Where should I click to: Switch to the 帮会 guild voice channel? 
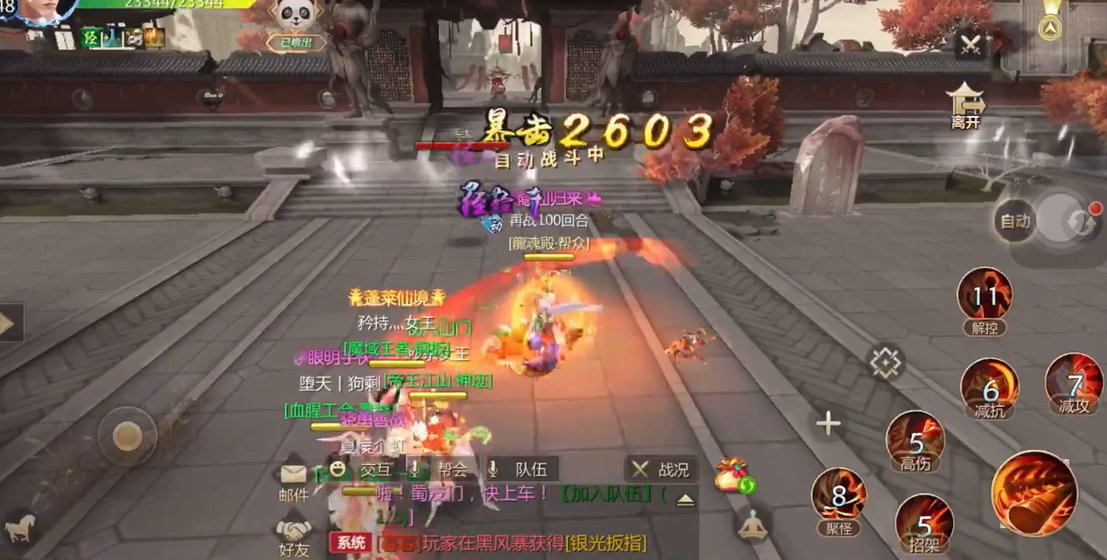click(x=441, y=469)
